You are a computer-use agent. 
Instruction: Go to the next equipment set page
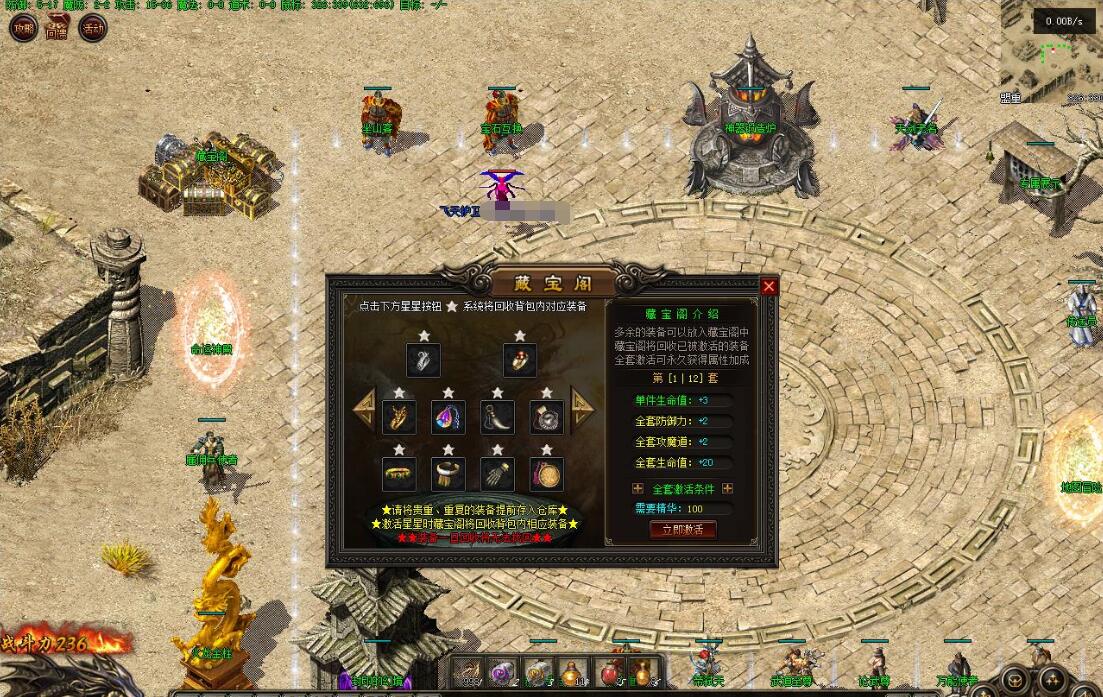point(582,408)
